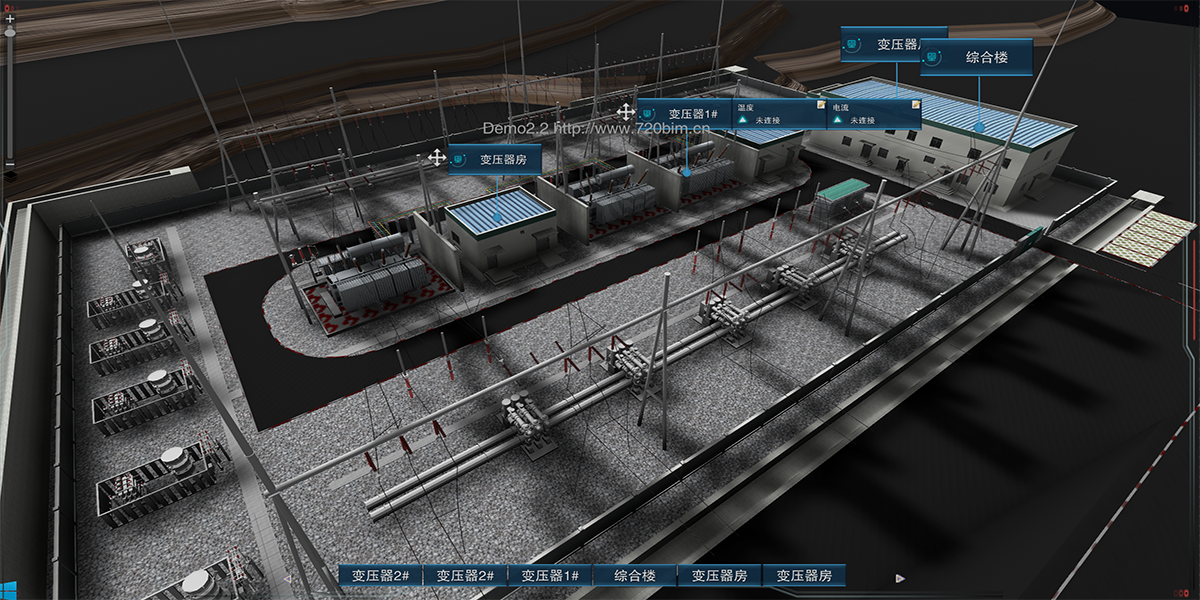This screenshot has height=600, width=1200.
Task: Click the floating 变压器1# label in the scene
Action: point(684,114)
